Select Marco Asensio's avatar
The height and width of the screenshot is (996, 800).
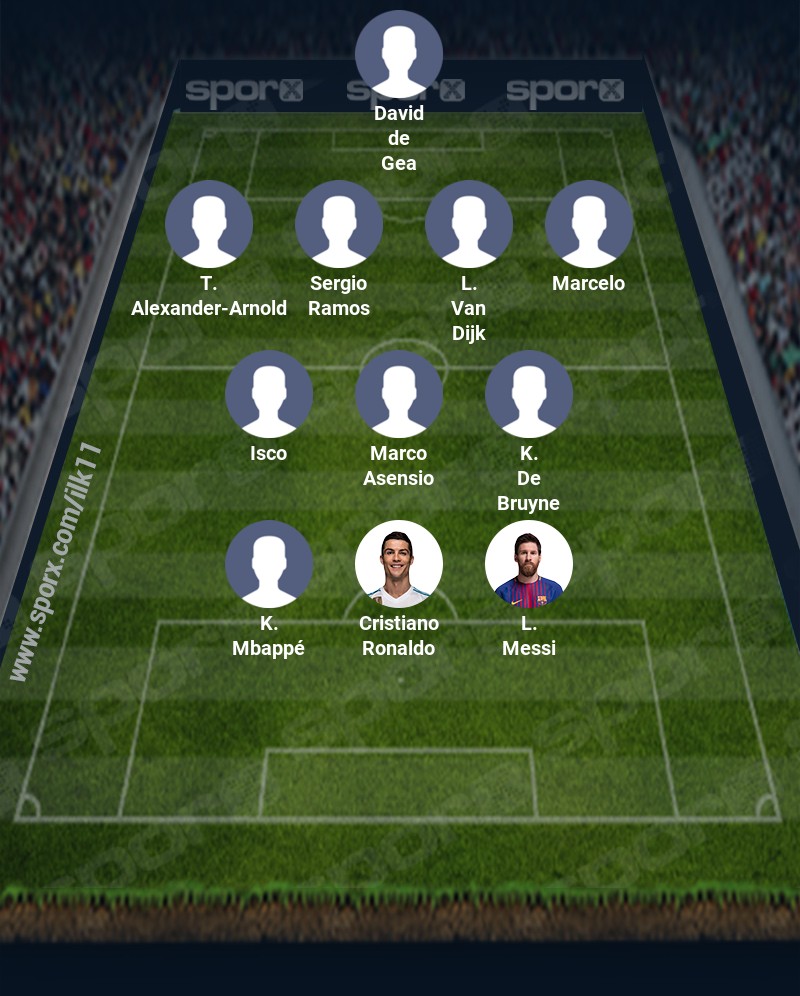pos(399,394)
